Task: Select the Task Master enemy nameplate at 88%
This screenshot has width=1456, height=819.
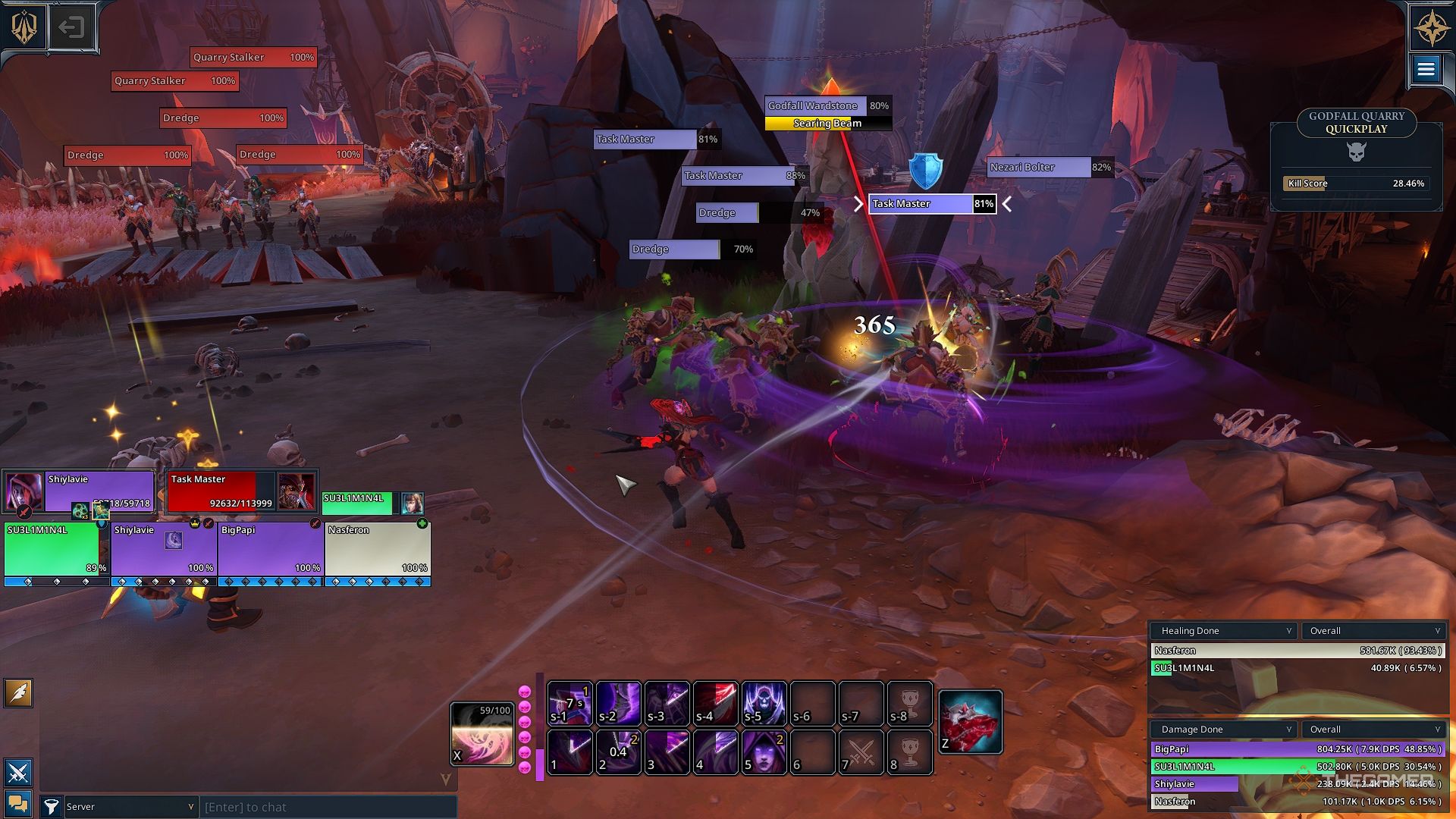Action: [x=744, y=176]
